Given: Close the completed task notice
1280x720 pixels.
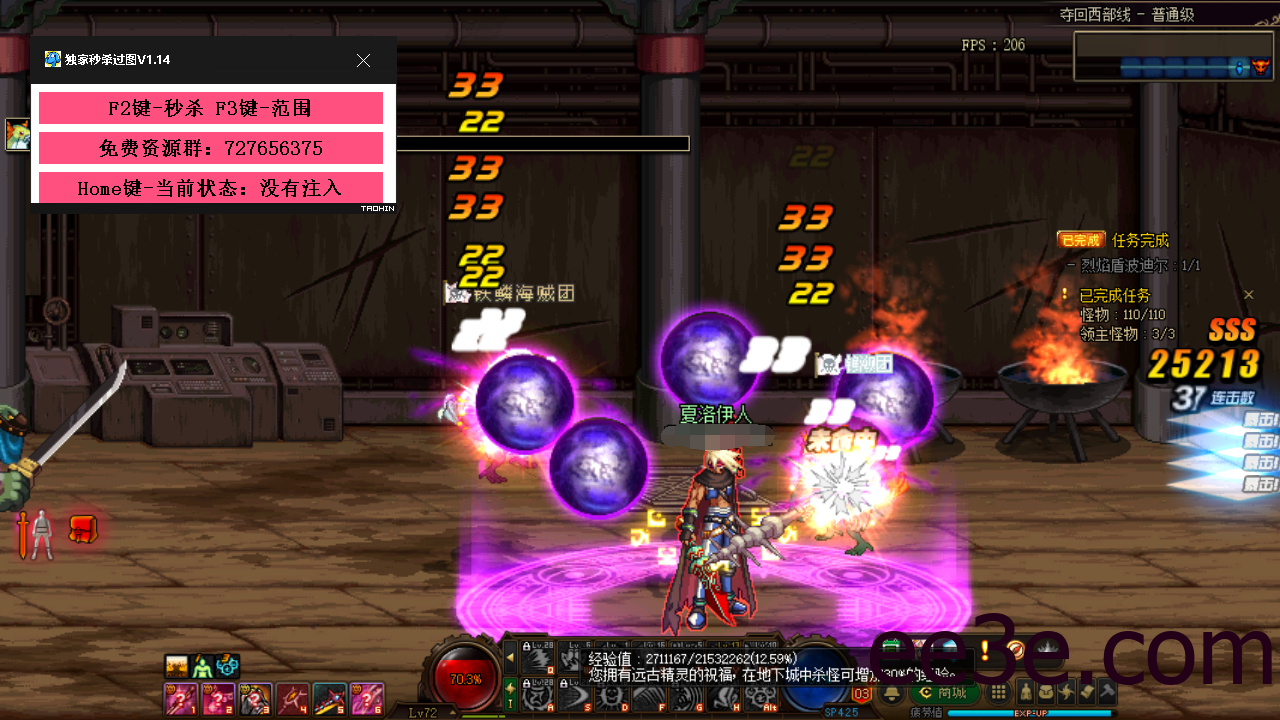Looking at the screenshot, I should (x=1248, y=295).
